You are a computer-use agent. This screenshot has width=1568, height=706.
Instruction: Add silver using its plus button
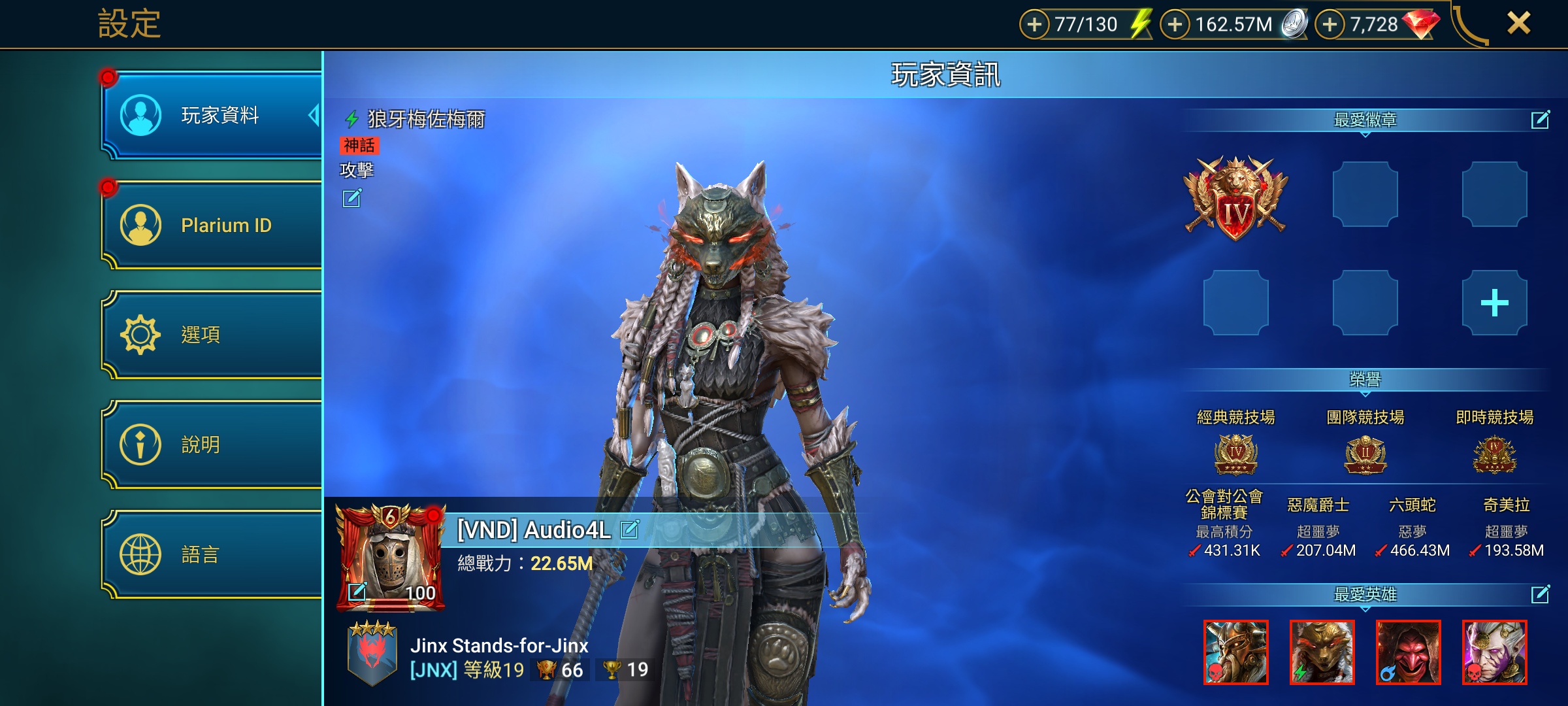1175,25
